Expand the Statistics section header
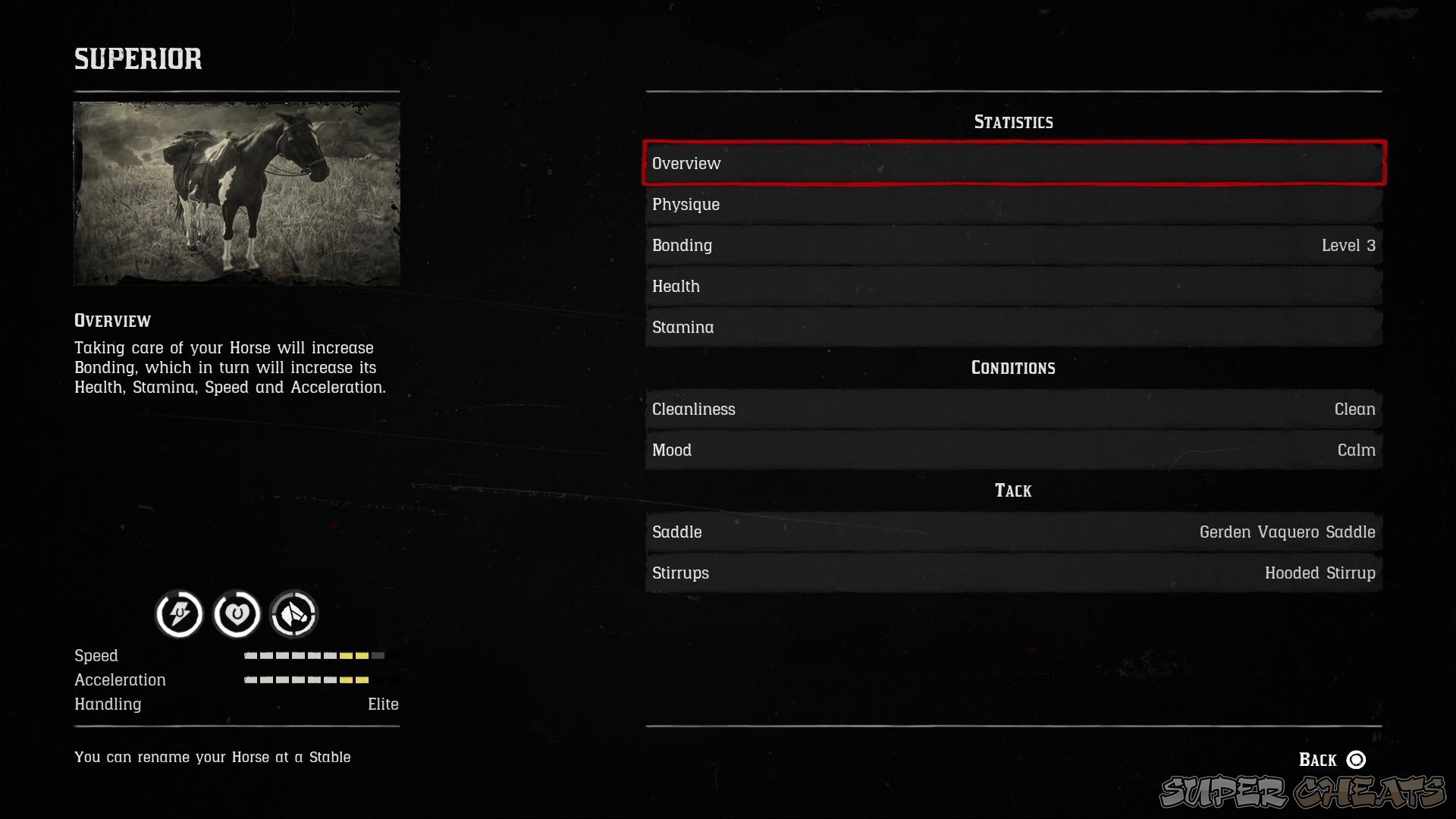 tap(1014, 121)
